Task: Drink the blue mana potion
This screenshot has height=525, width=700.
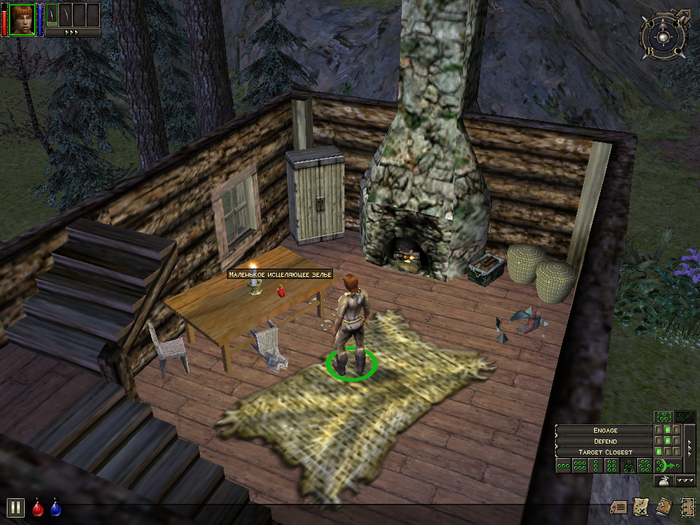Action: tap(55, 507)
